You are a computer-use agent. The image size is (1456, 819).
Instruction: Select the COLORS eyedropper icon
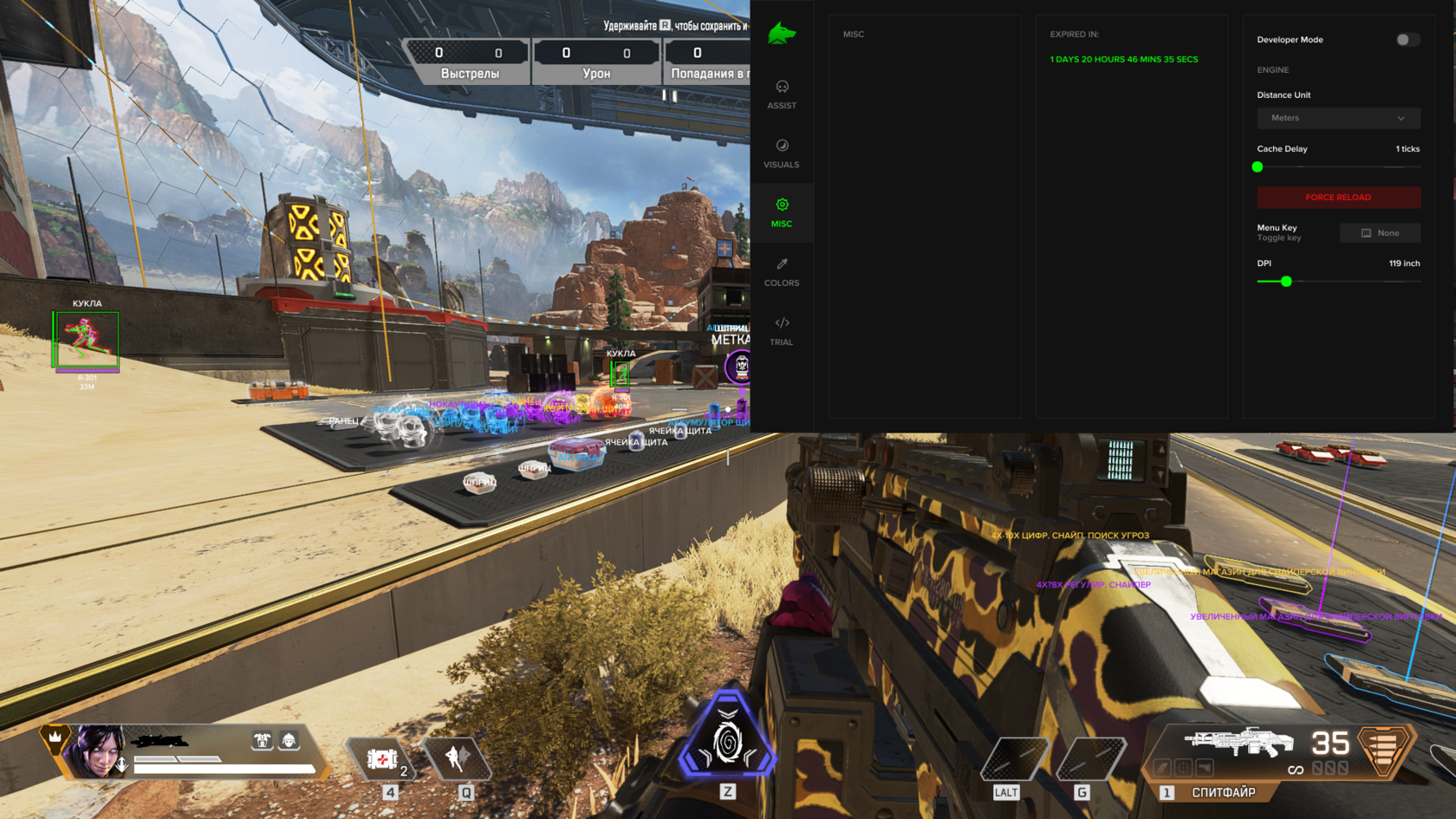pos(782,263)
